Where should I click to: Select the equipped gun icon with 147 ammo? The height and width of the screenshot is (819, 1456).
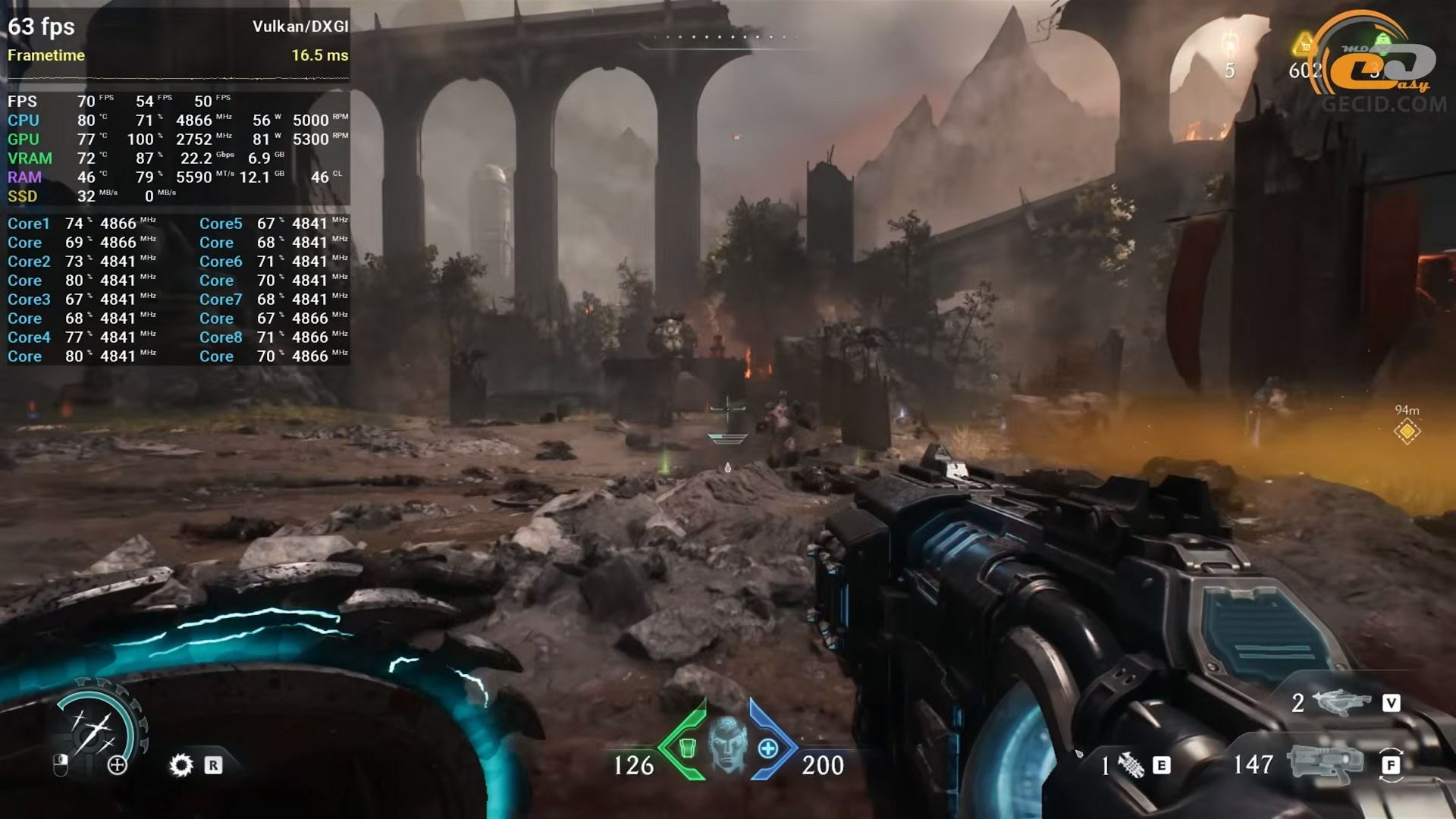(x=1323, y=764)
